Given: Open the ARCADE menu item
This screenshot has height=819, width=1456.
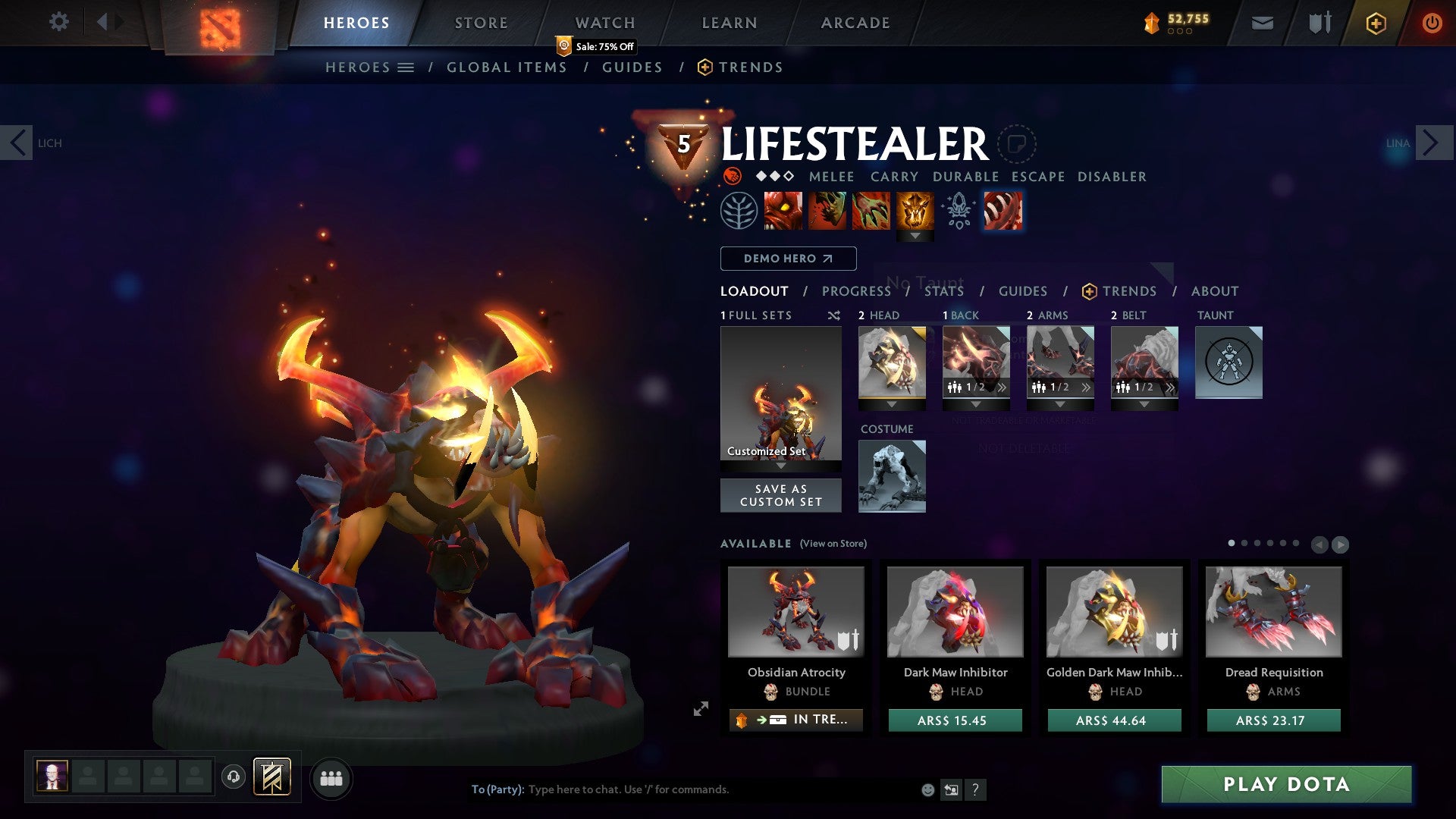Looking at the screenshot, I should point(855,22).
